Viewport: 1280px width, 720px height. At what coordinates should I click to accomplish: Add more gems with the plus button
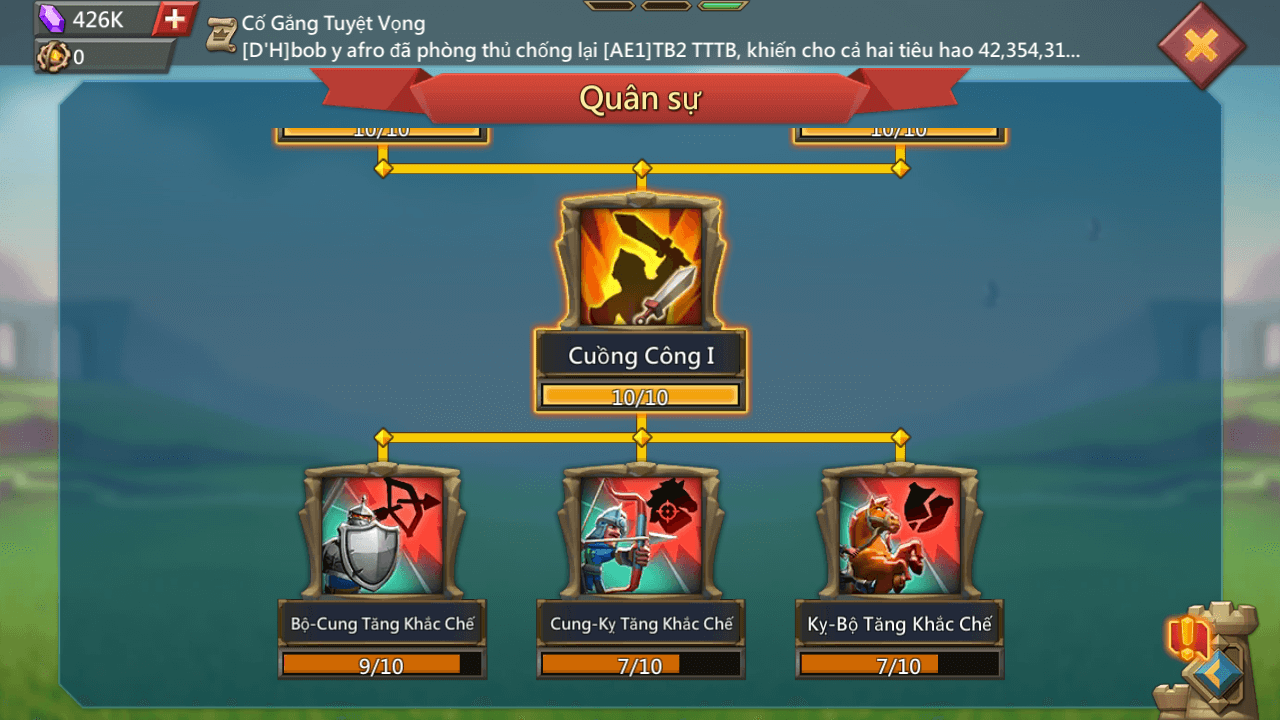click(175, 19)
